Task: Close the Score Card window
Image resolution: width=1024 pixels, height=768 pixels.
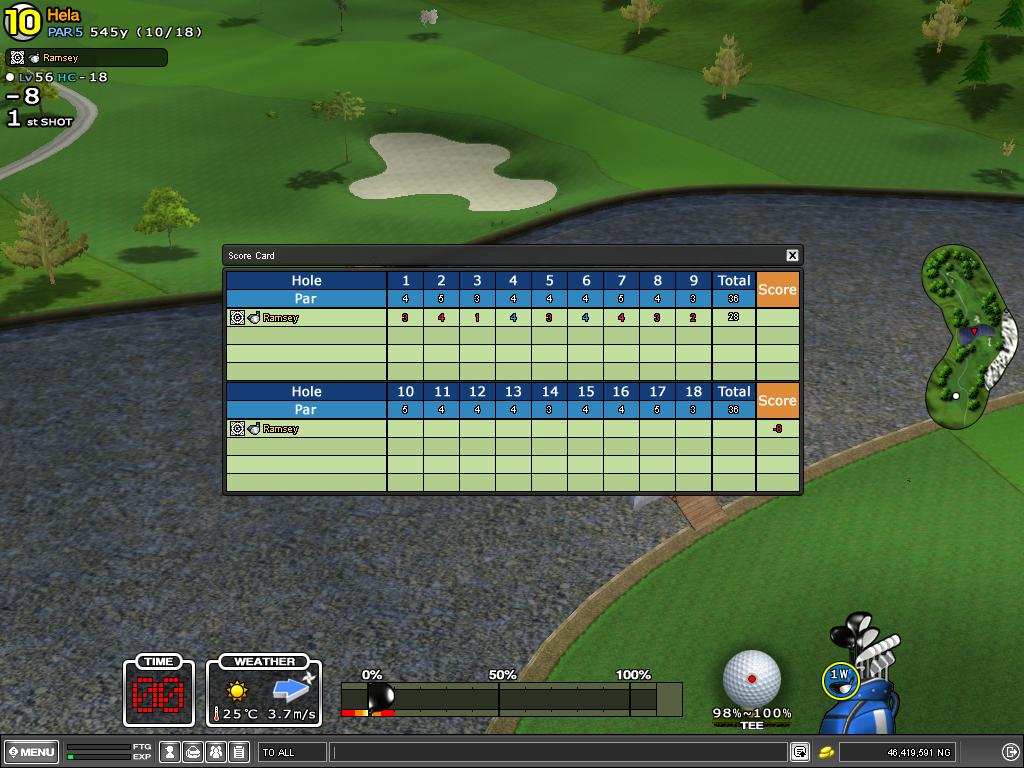Action: click(x=792, y=256)
